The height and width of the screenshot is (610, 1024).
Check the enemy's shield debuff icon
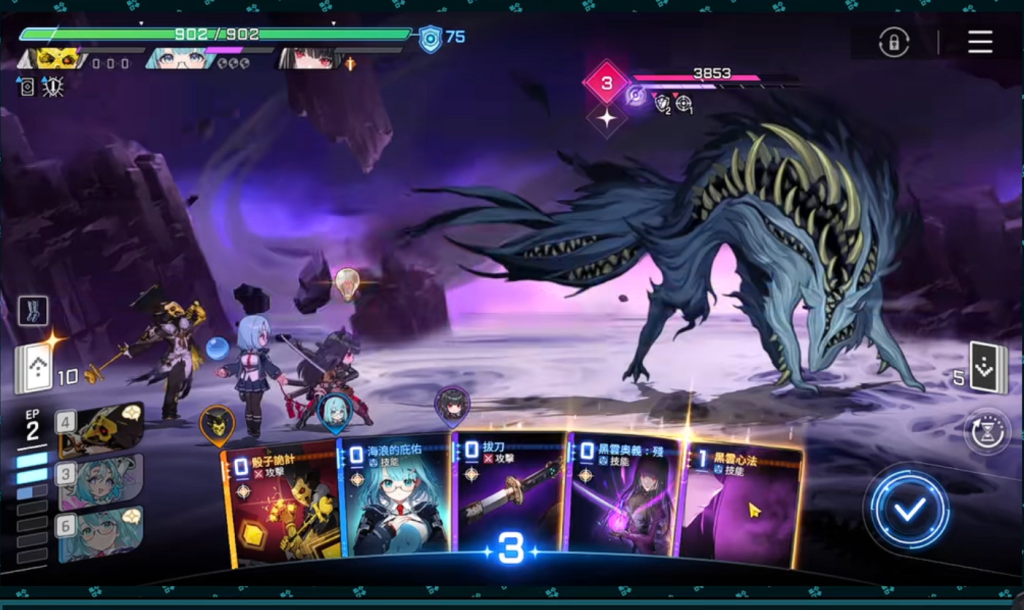[661, 101]
